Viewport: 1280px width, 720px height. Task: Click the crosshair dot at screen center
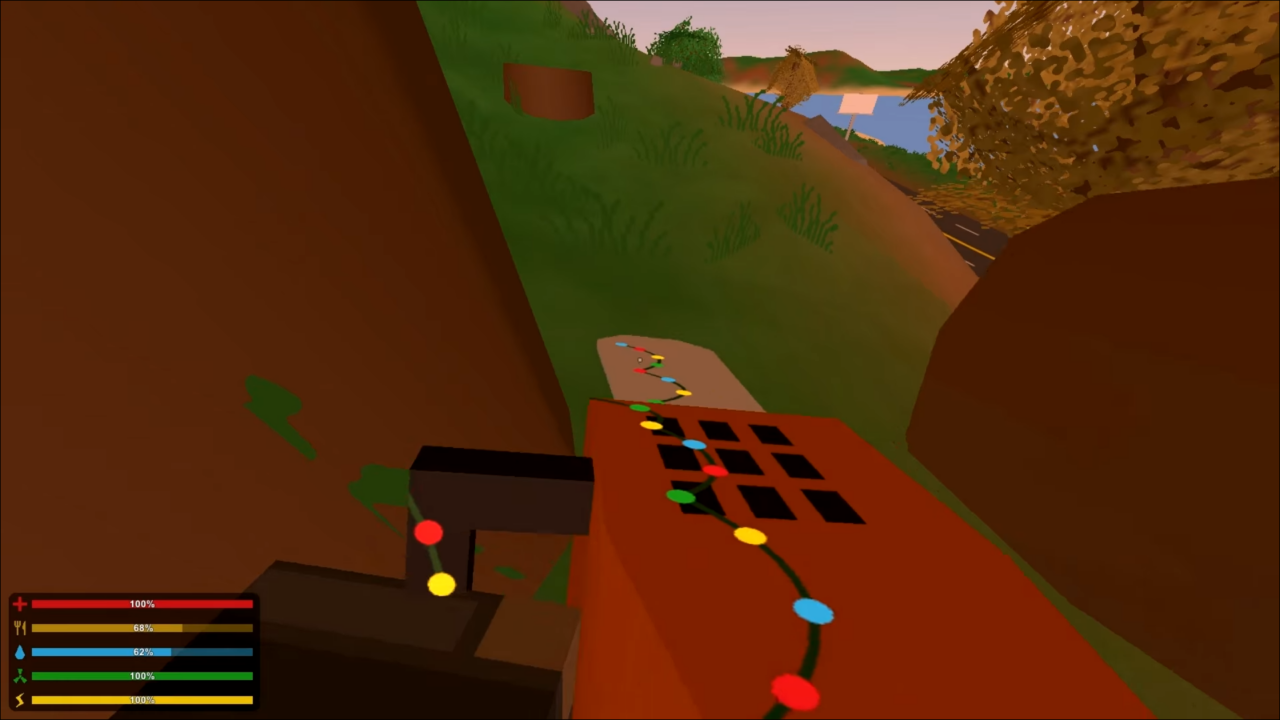(640, 360)
